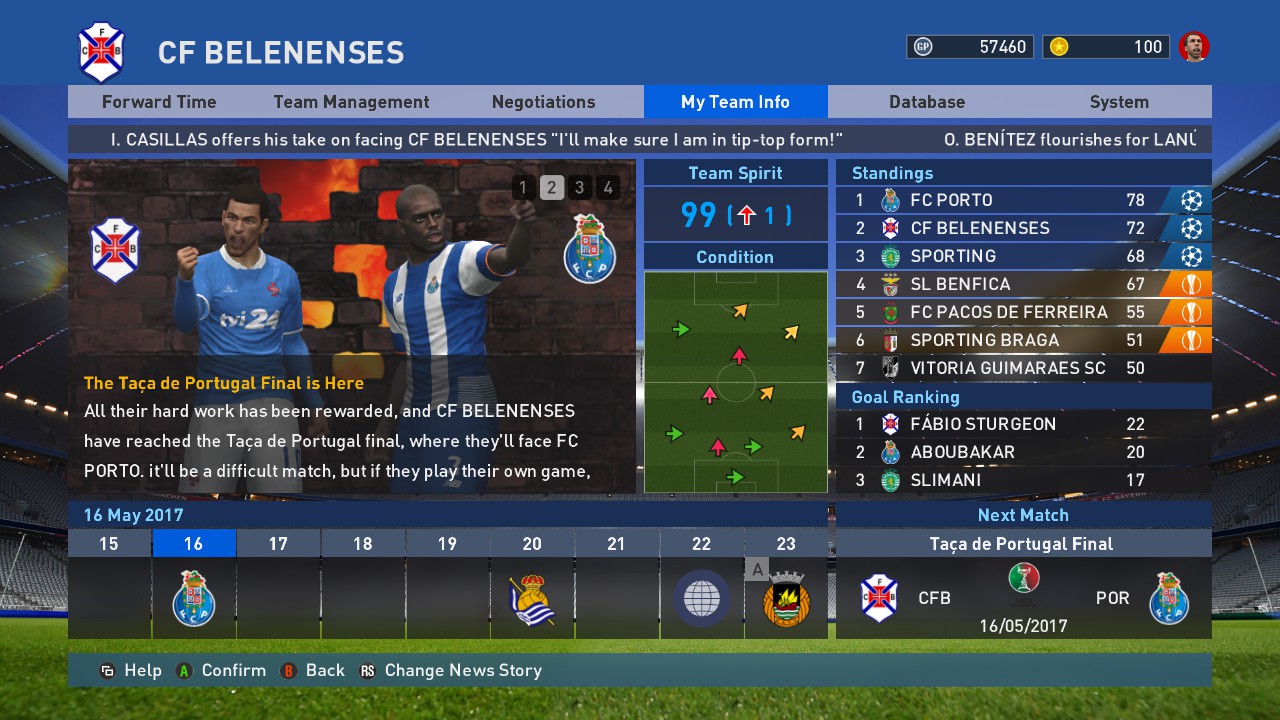Open the My Team Info tab
1280x720 pixels.
point(735,102)
